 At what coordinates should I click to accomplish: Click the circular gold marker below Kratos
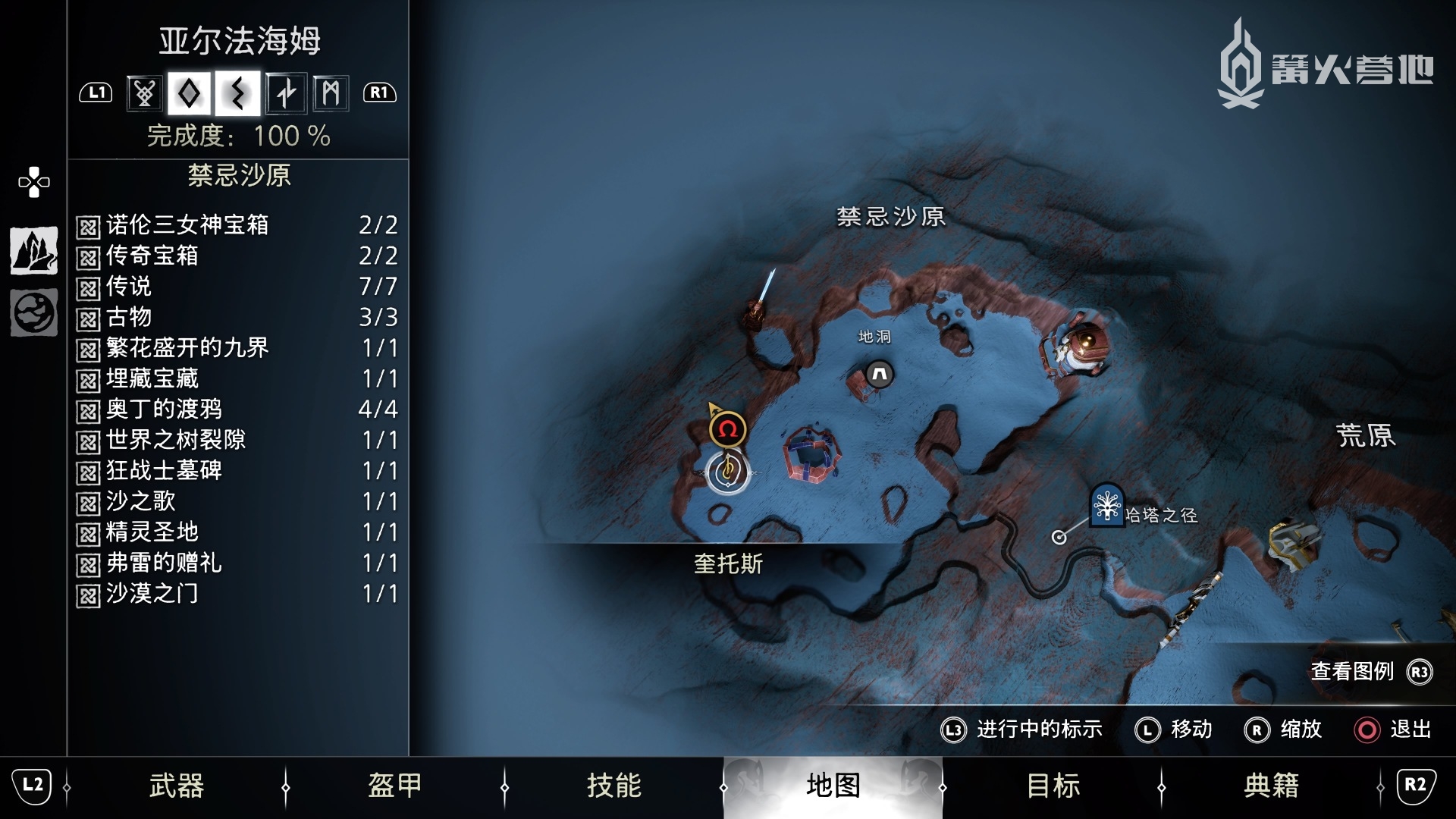(x=728, y=472)
